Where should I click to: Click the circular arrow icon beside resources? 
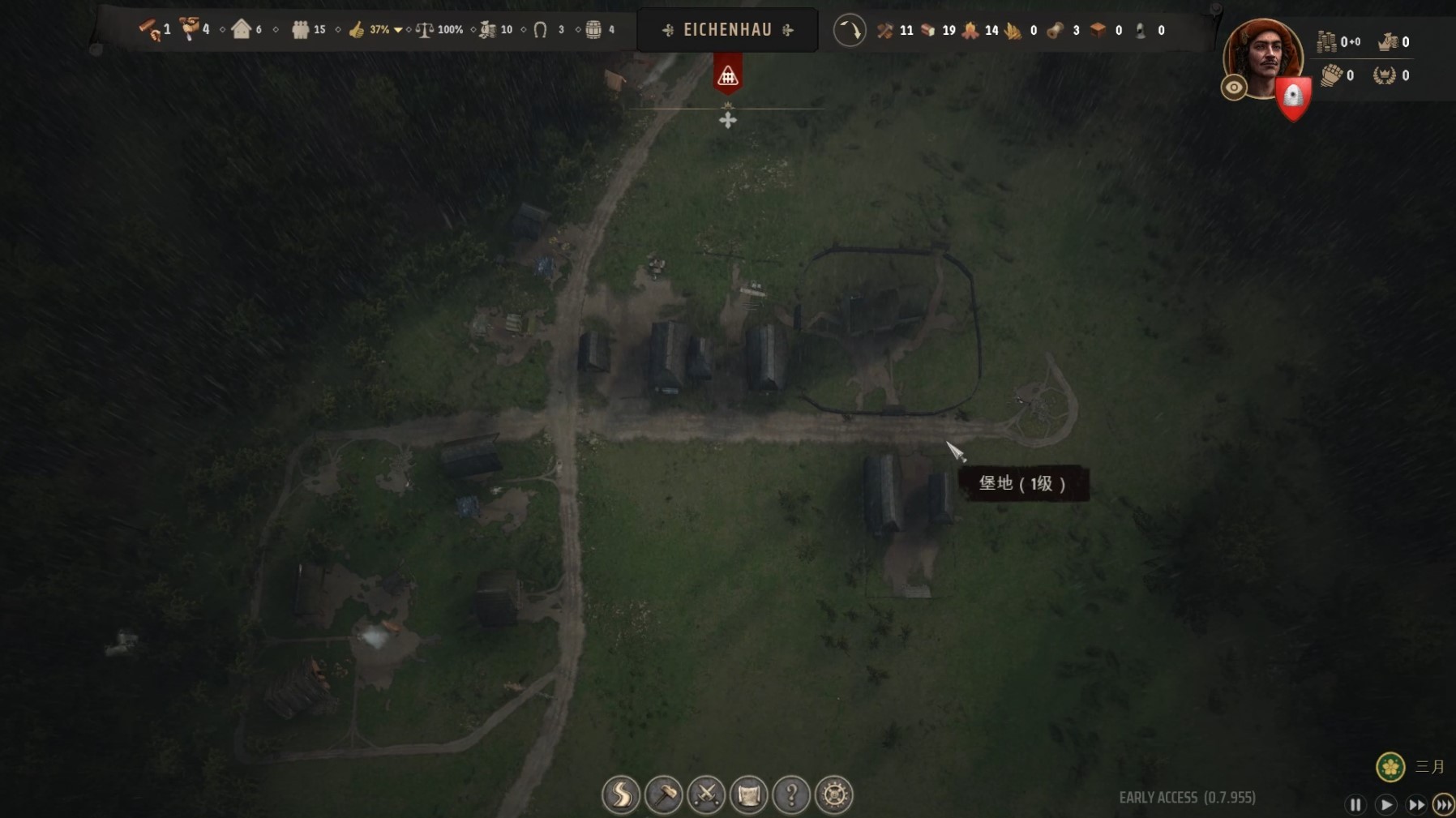tap(850, 31)
